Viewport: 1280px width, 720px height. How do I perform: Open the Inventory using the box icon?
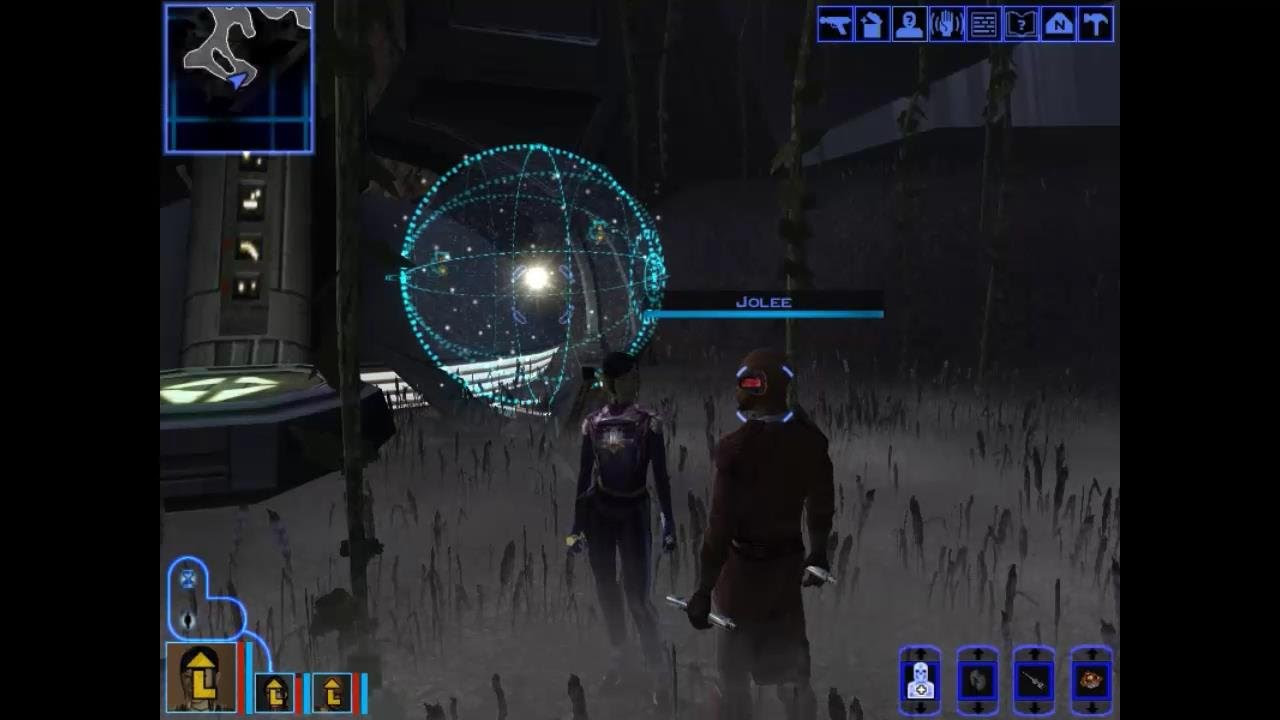870,26
